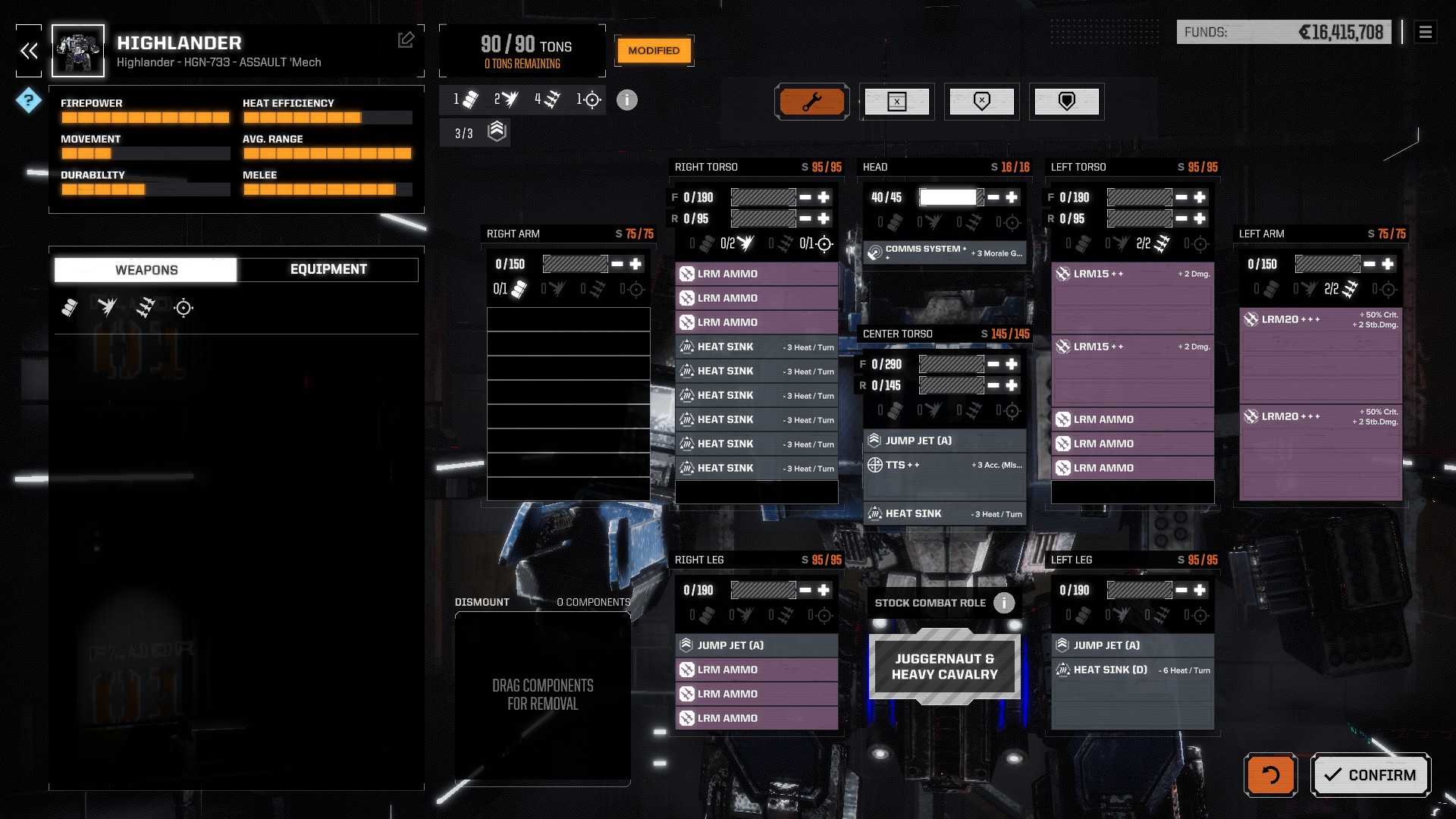Screen dimensions: 1456x819
Task: Switch to the Equipment tab
Action: point(328,269)
